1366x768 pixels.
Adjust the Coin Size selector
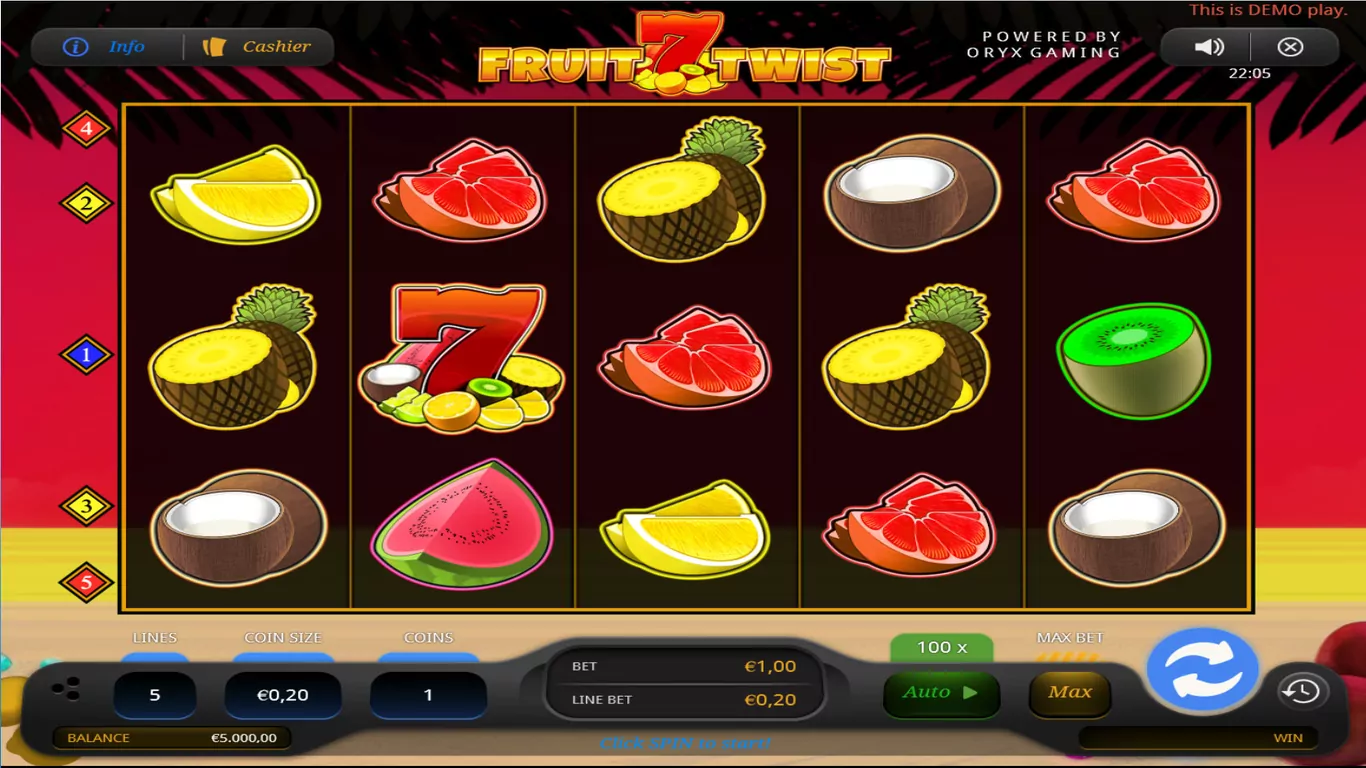coord(283,695)
